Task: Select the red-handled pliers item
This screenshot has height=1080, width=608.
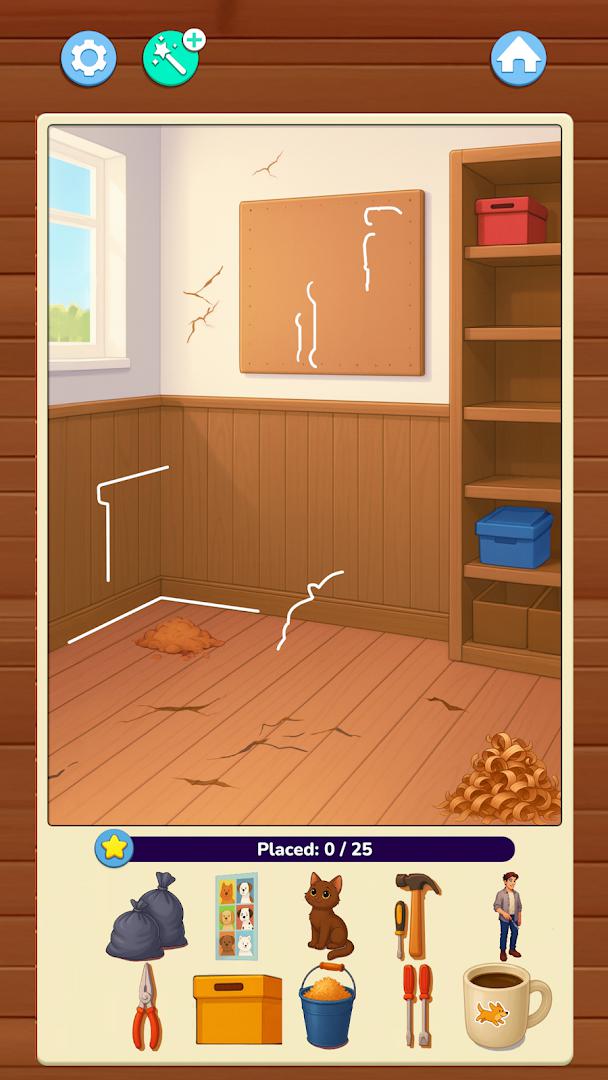Action: point(146,1005)
